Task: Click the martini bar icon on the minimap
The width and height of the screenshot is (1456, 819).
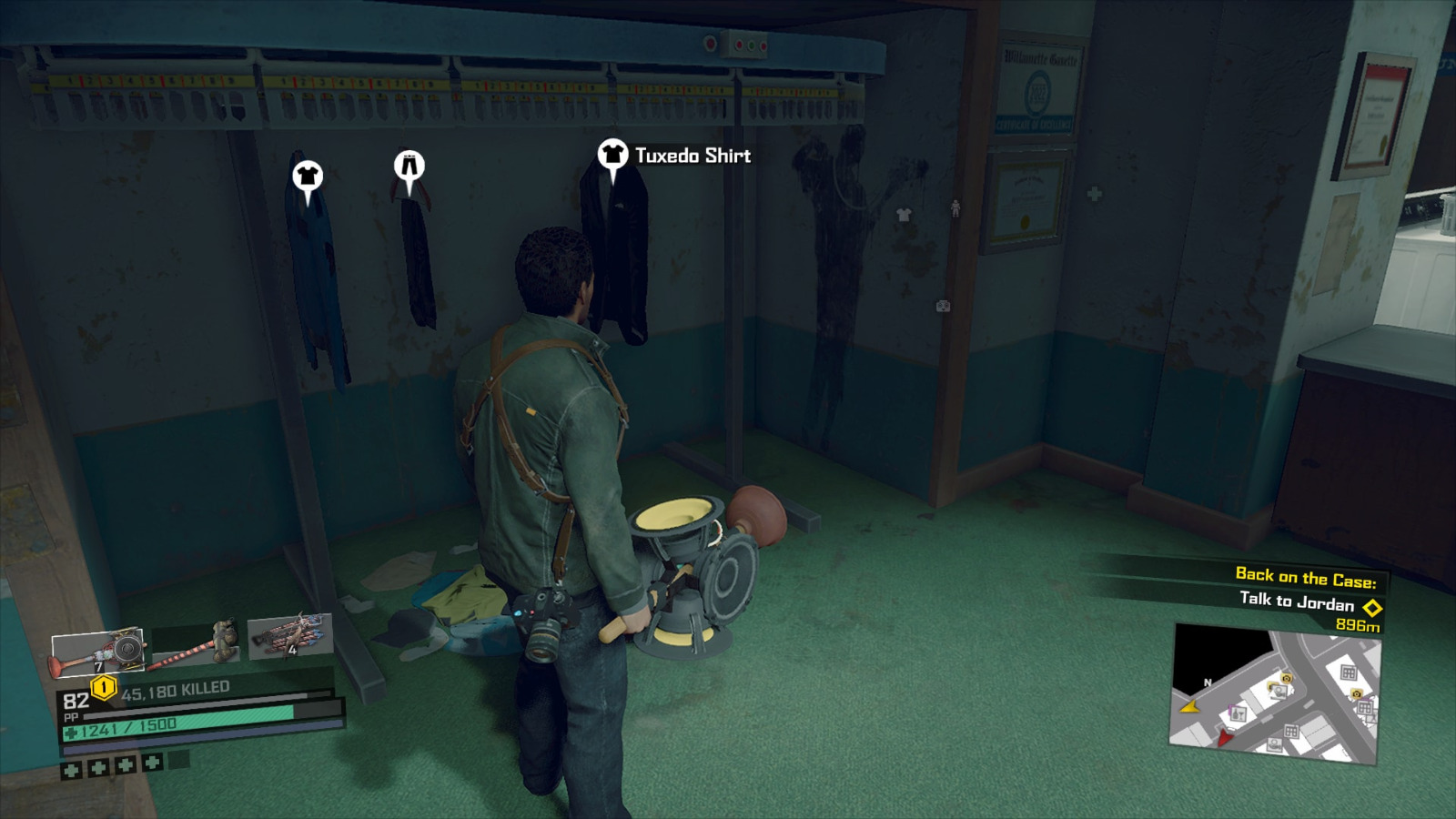Action: (1239, 713)
